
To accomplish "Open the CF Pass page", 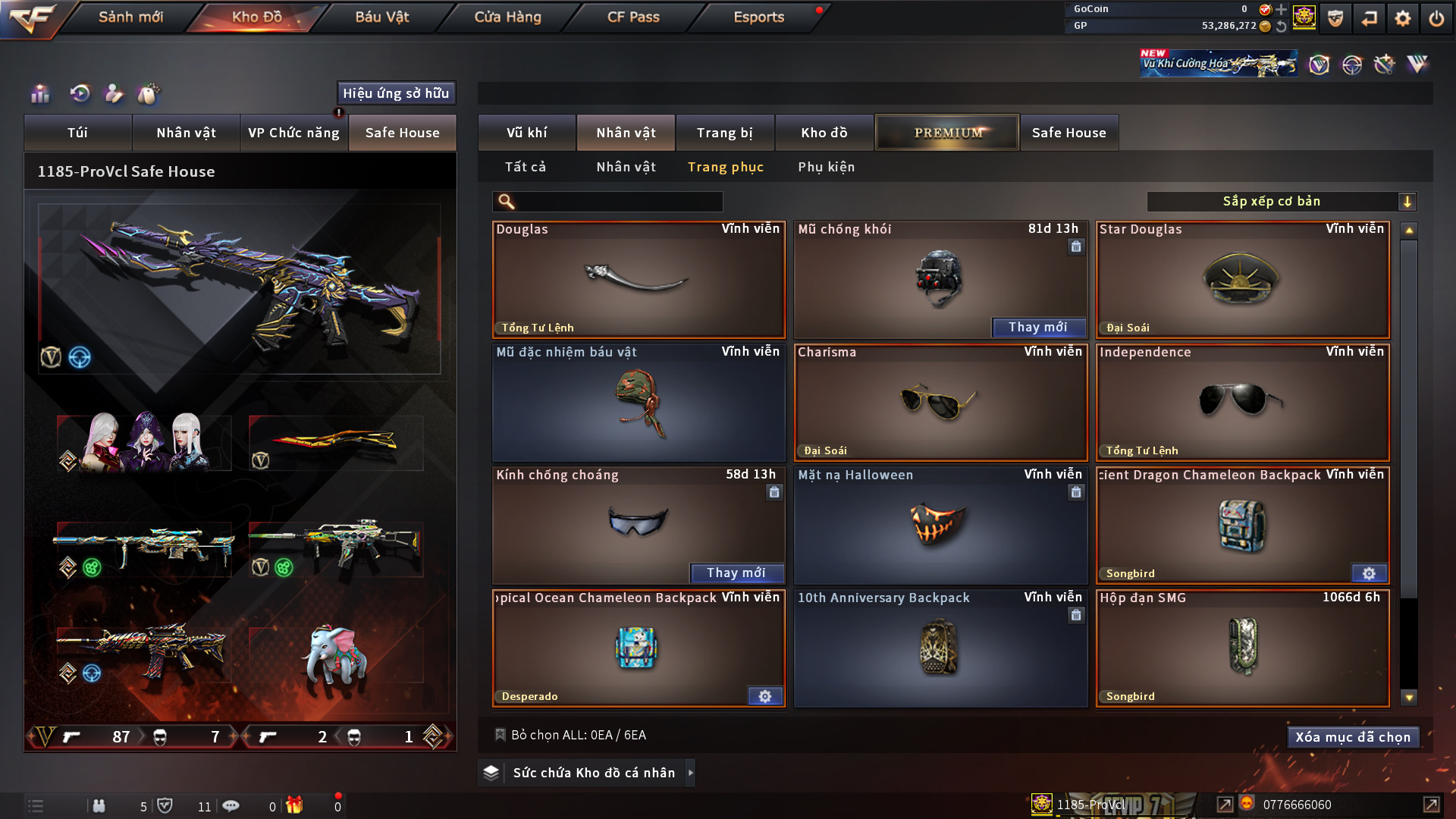I will click(633, 17).
